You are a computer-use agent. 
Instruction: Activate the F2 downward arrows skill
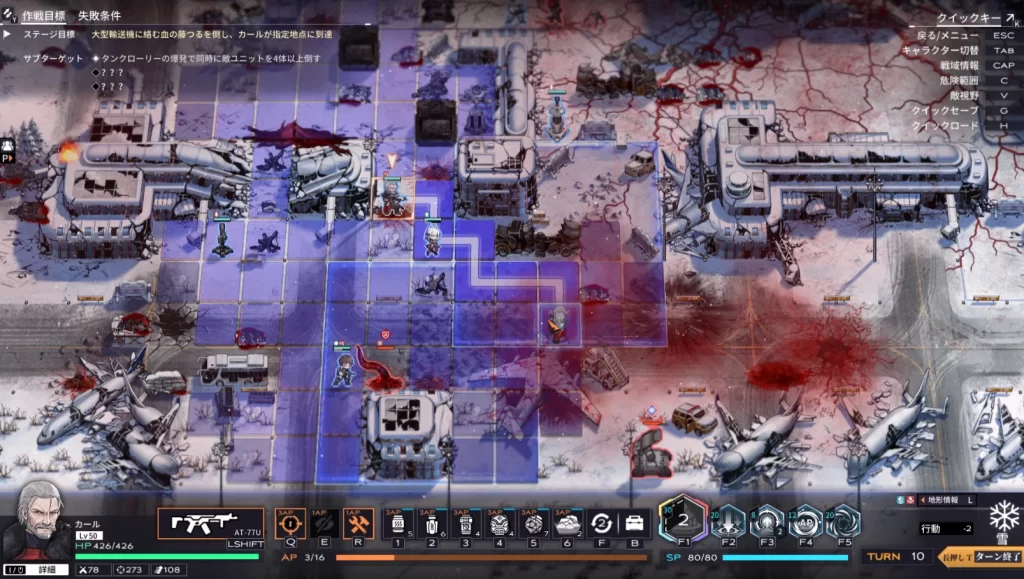729,521
